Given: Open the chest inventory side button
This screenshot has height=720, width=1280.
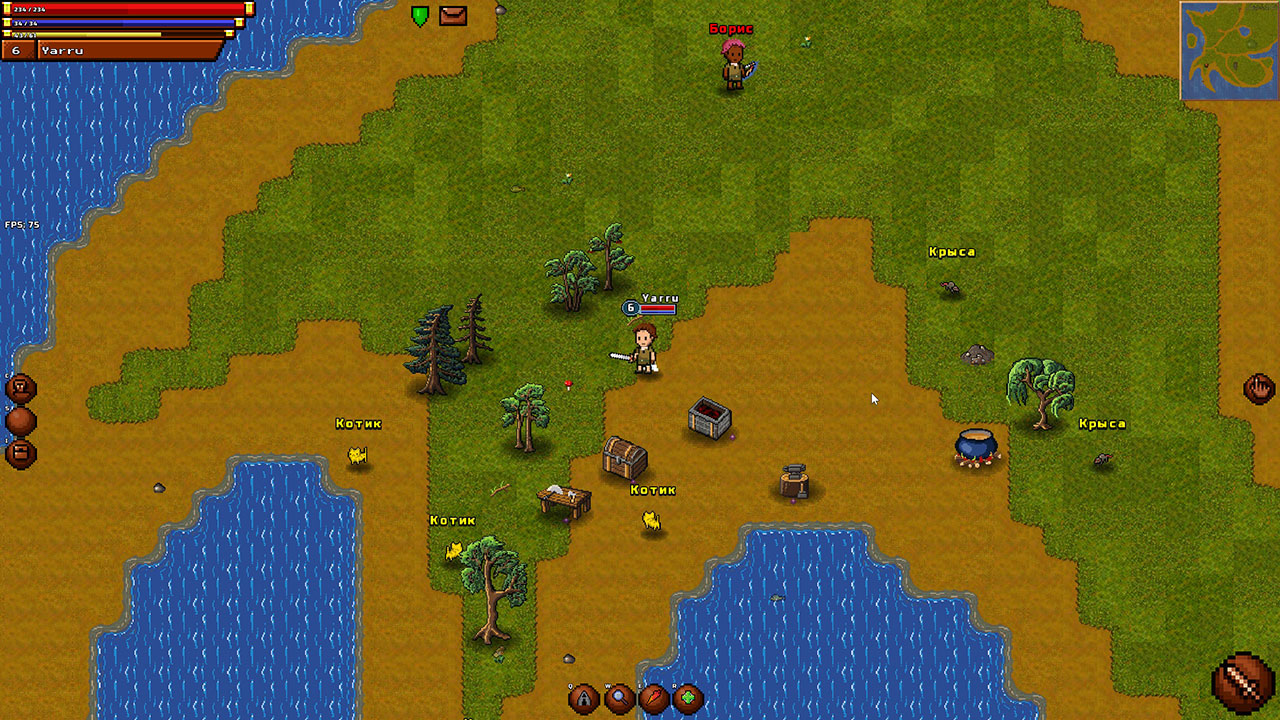Looking at the screenshot, I should [x=21, y=454].
